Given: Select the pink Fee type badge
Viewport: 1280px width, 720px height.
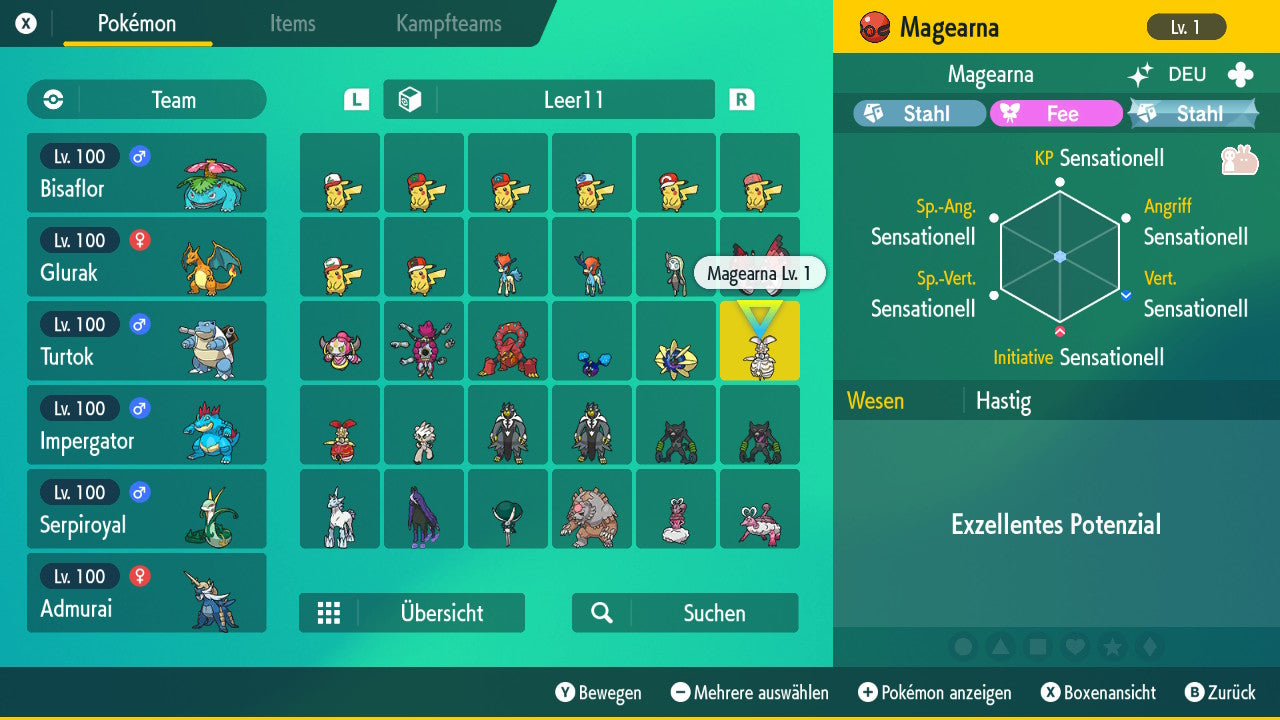Looking at the screenshot, I should 1055,114.
